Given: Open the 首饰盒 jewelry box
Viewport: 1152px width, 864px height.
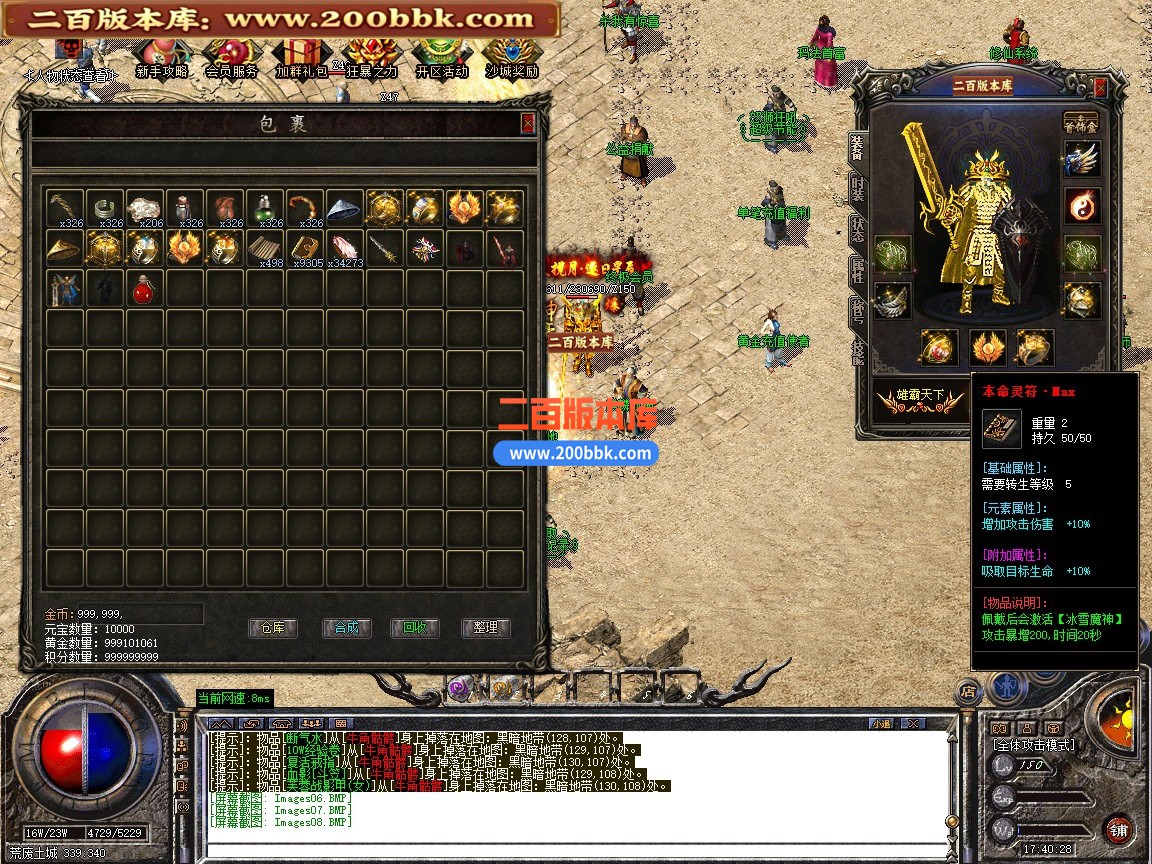Looking at the screenshot, I should point(1080,121).
